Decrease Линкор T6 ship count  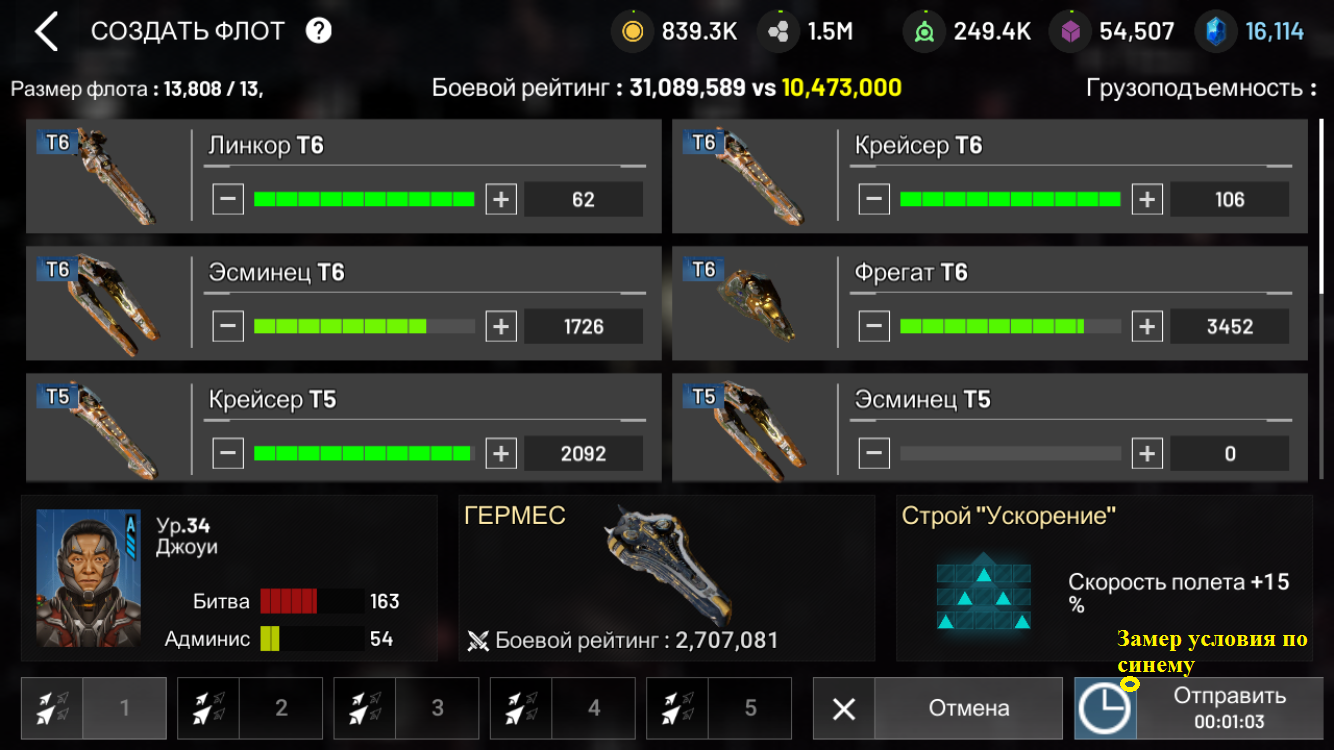(228, 199)
